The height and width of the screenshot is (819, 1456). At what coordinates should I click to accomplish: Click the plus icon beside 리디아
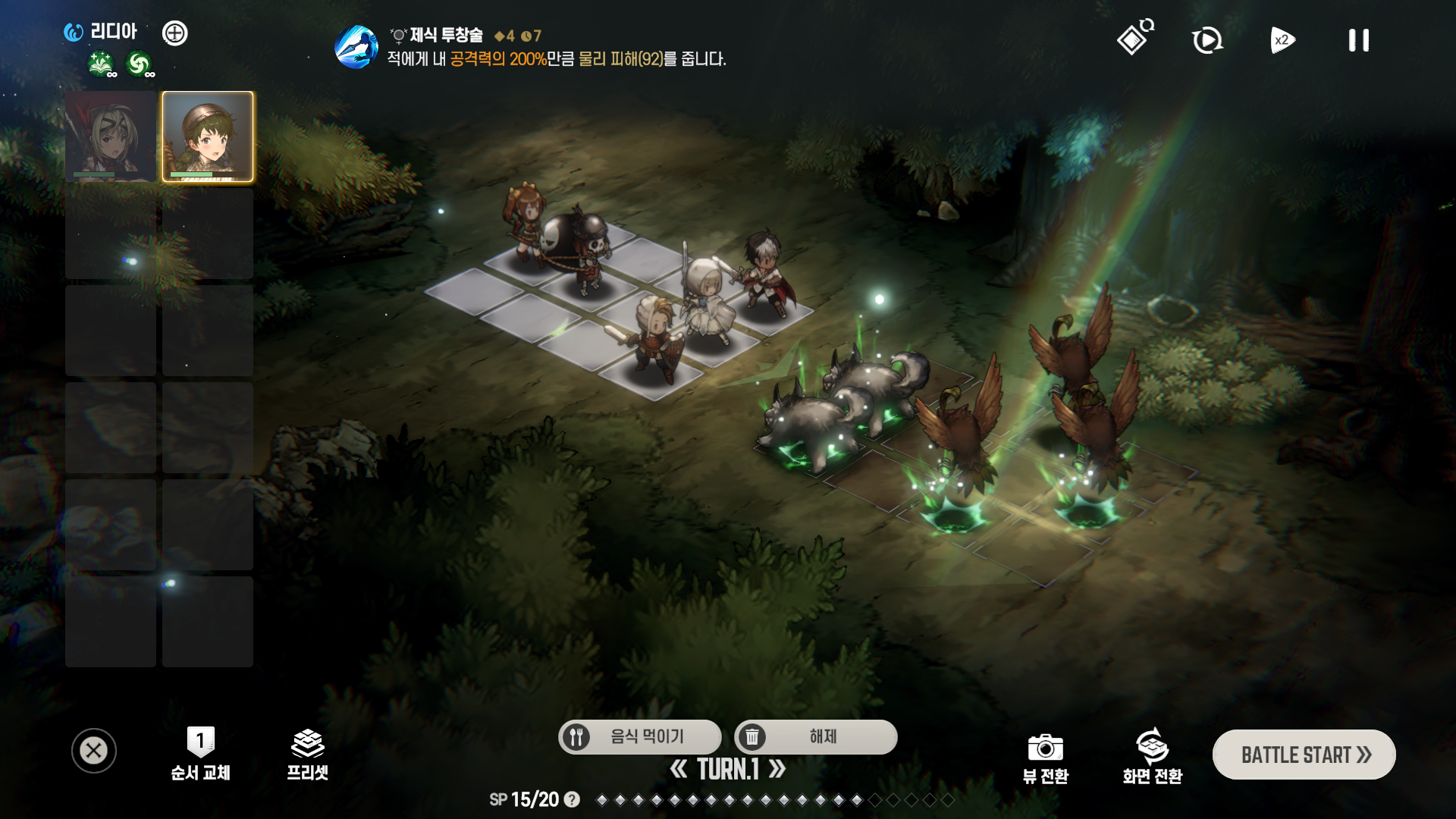click(x=175, y=33)
